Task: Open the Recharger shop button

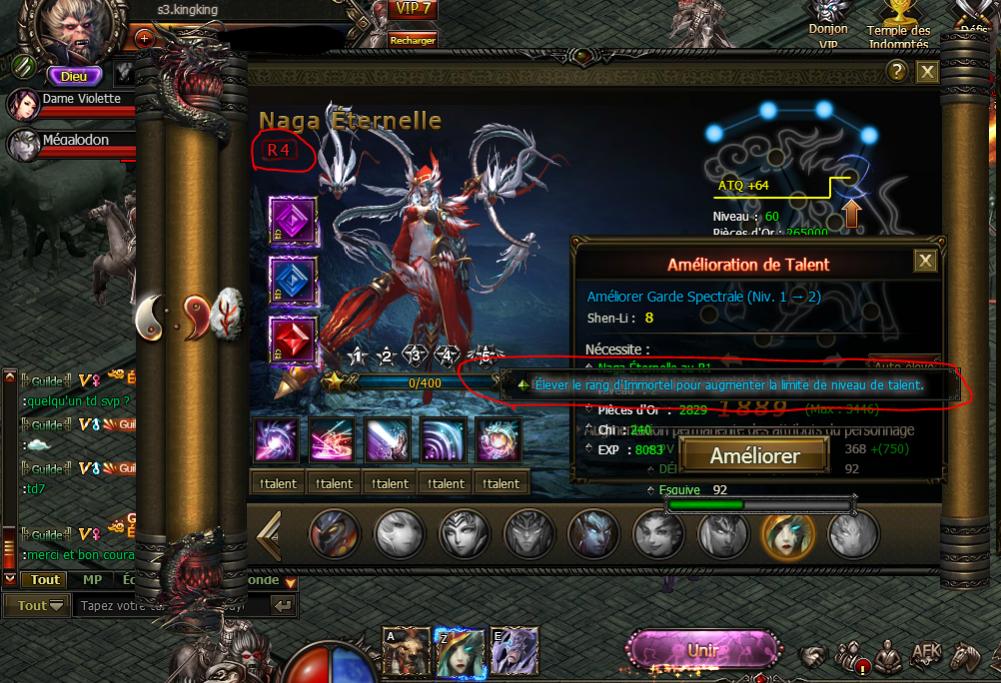Action: pos(413,40)
